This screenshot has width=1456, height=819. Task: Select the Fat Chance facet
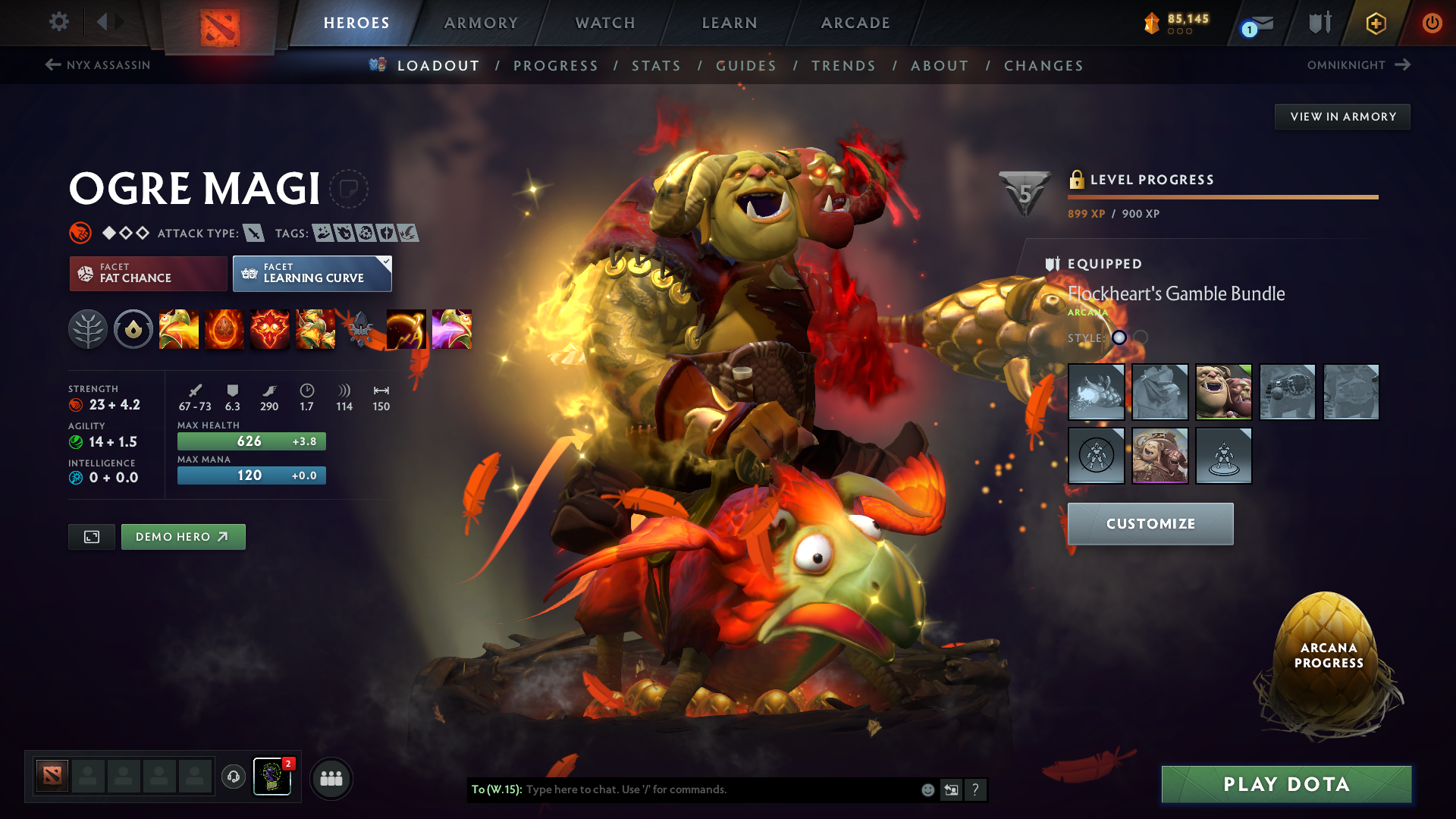pos(147,273)
